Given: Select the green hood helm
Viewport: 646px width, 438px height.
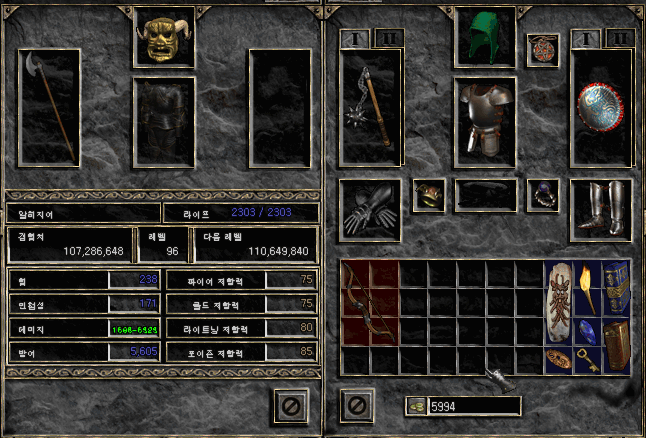Looking at the screenshot, I should point(486,38).
